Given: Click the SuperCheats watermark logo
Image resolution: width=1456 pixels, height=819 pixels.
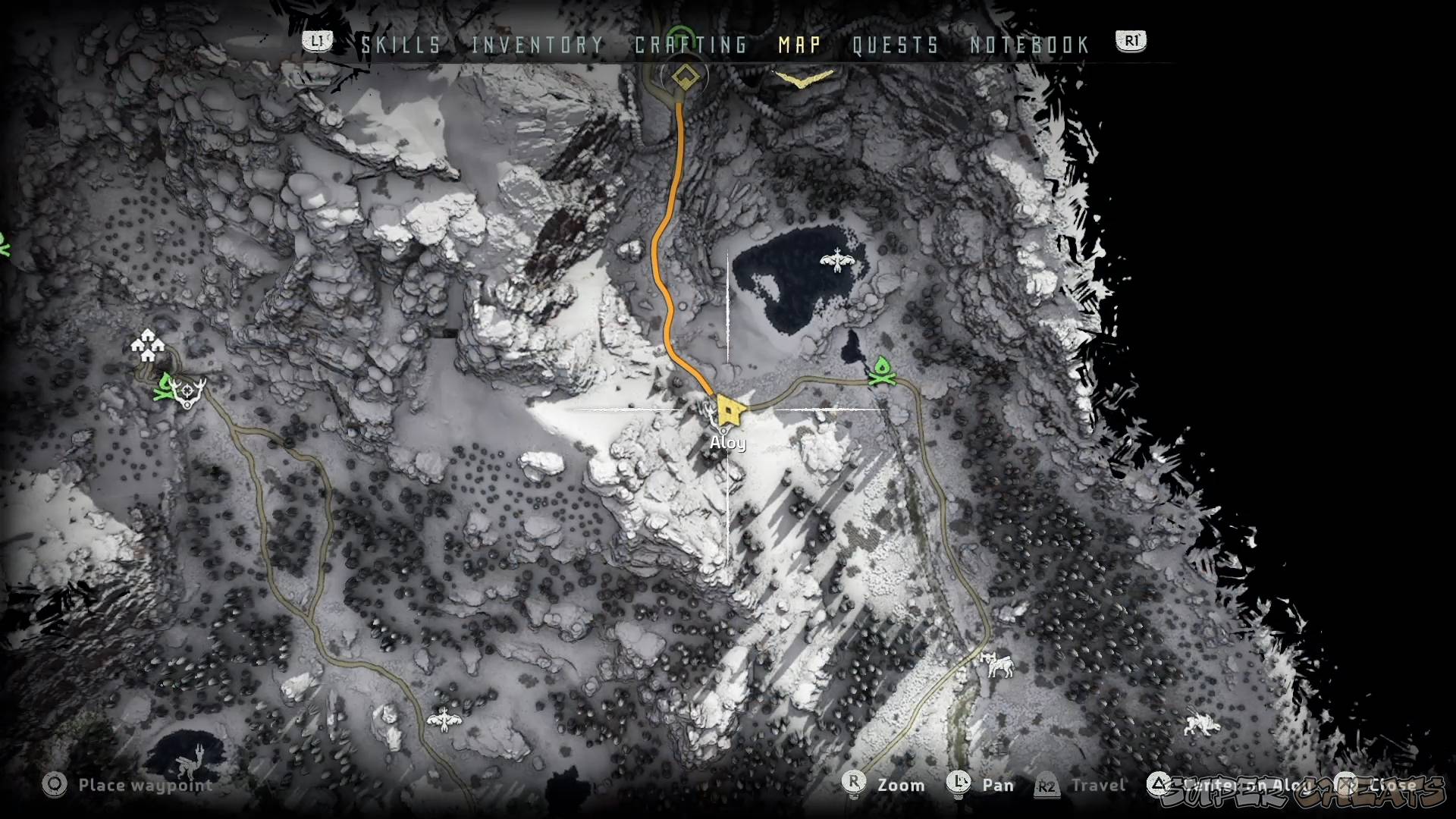Looking at the screenshot, I should coord(1303,792).
